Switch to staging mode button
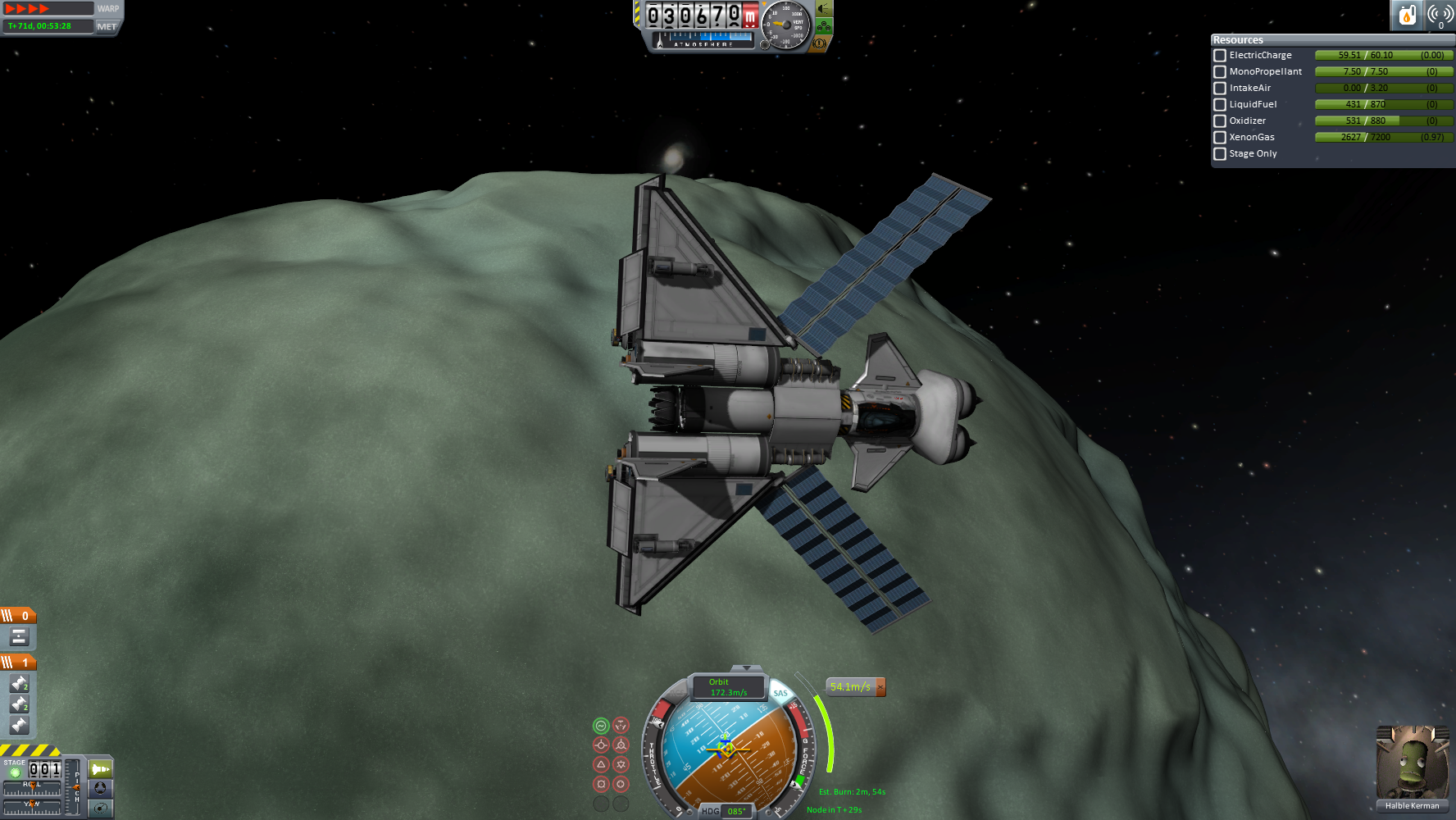Image resolution: width=1456 pixels, height=820 pixels. [101, 769]
